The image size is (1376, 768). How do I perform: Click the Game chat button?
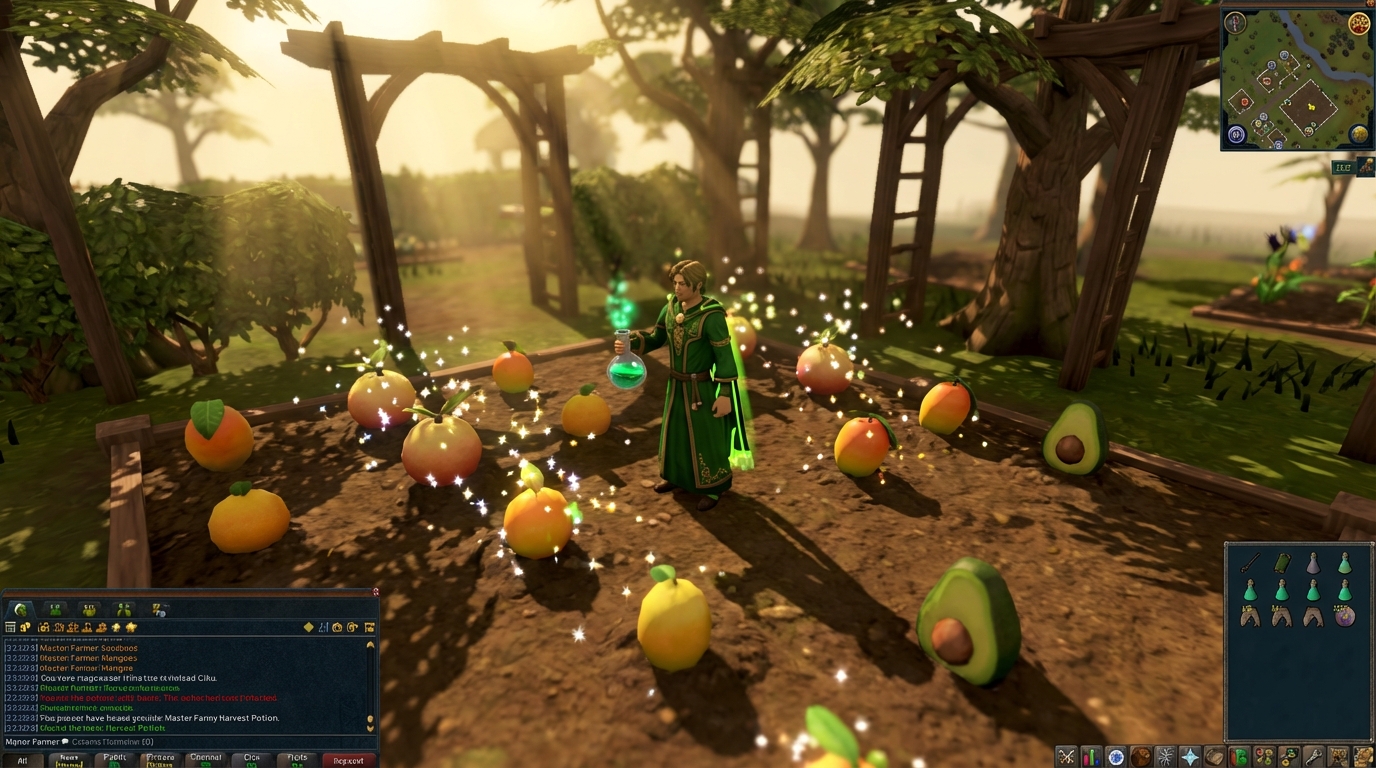[69, 759]
